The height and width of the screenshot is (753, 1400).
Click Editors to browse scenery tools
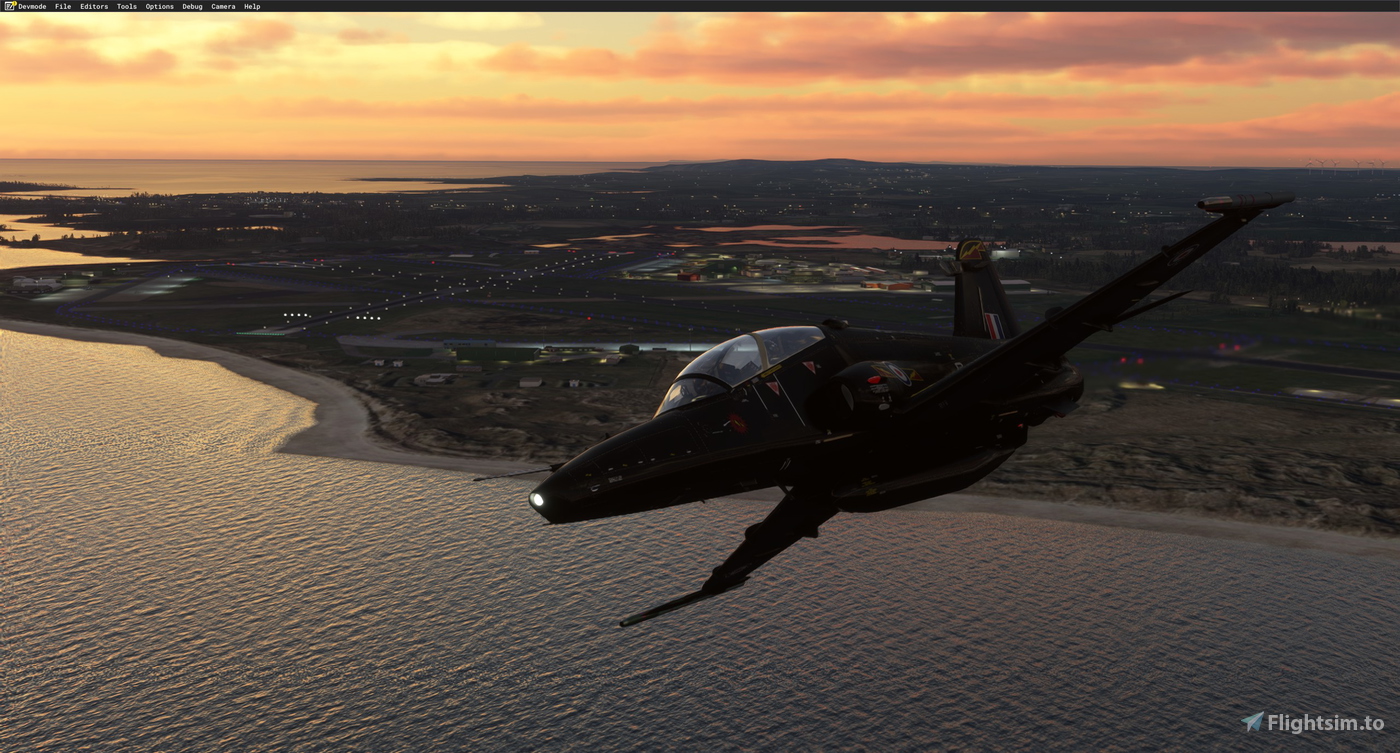click(x=93, y=6)
